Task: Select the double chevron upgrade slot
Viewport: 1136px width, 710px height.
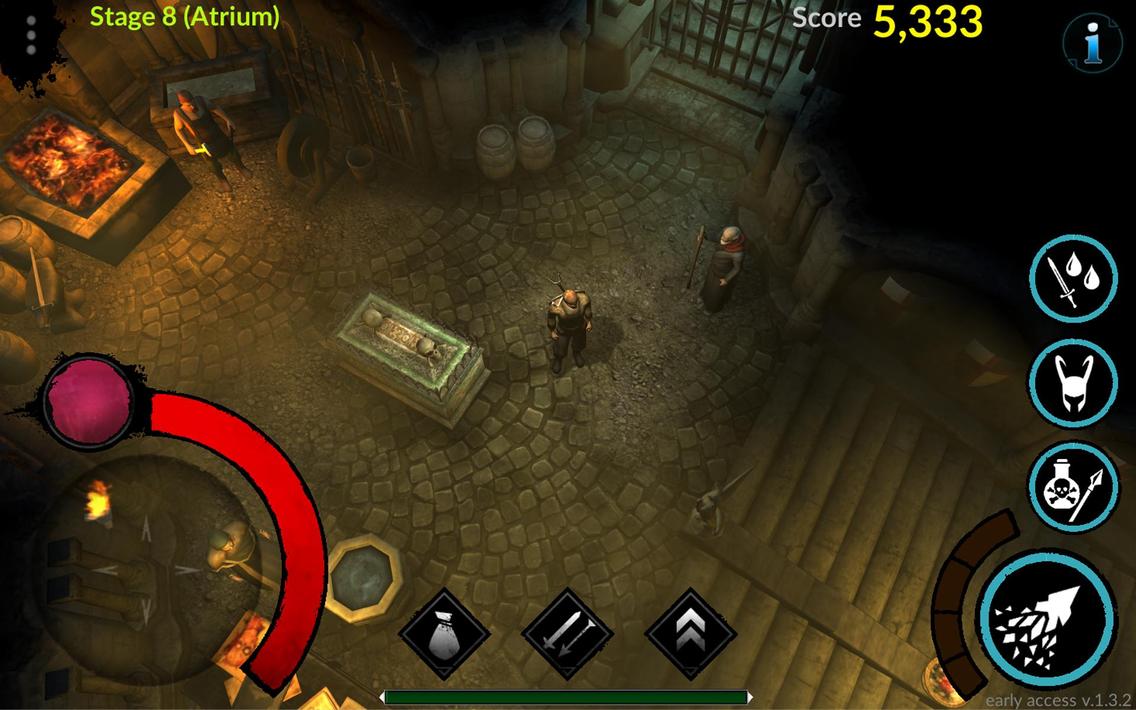Action: pyautogui.click(x=691, y=634)
